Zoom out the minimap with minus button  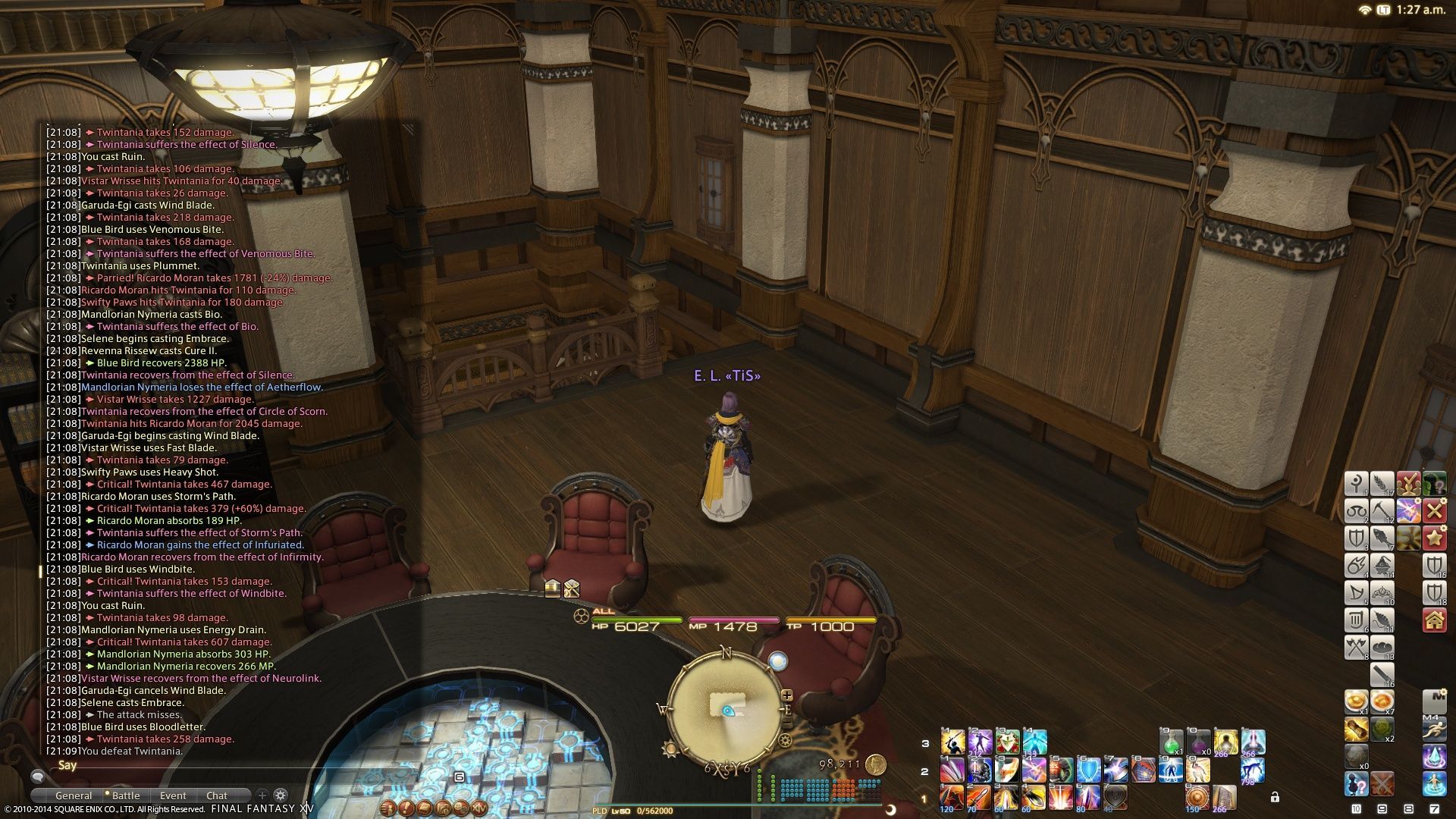[x=787, y=725]
